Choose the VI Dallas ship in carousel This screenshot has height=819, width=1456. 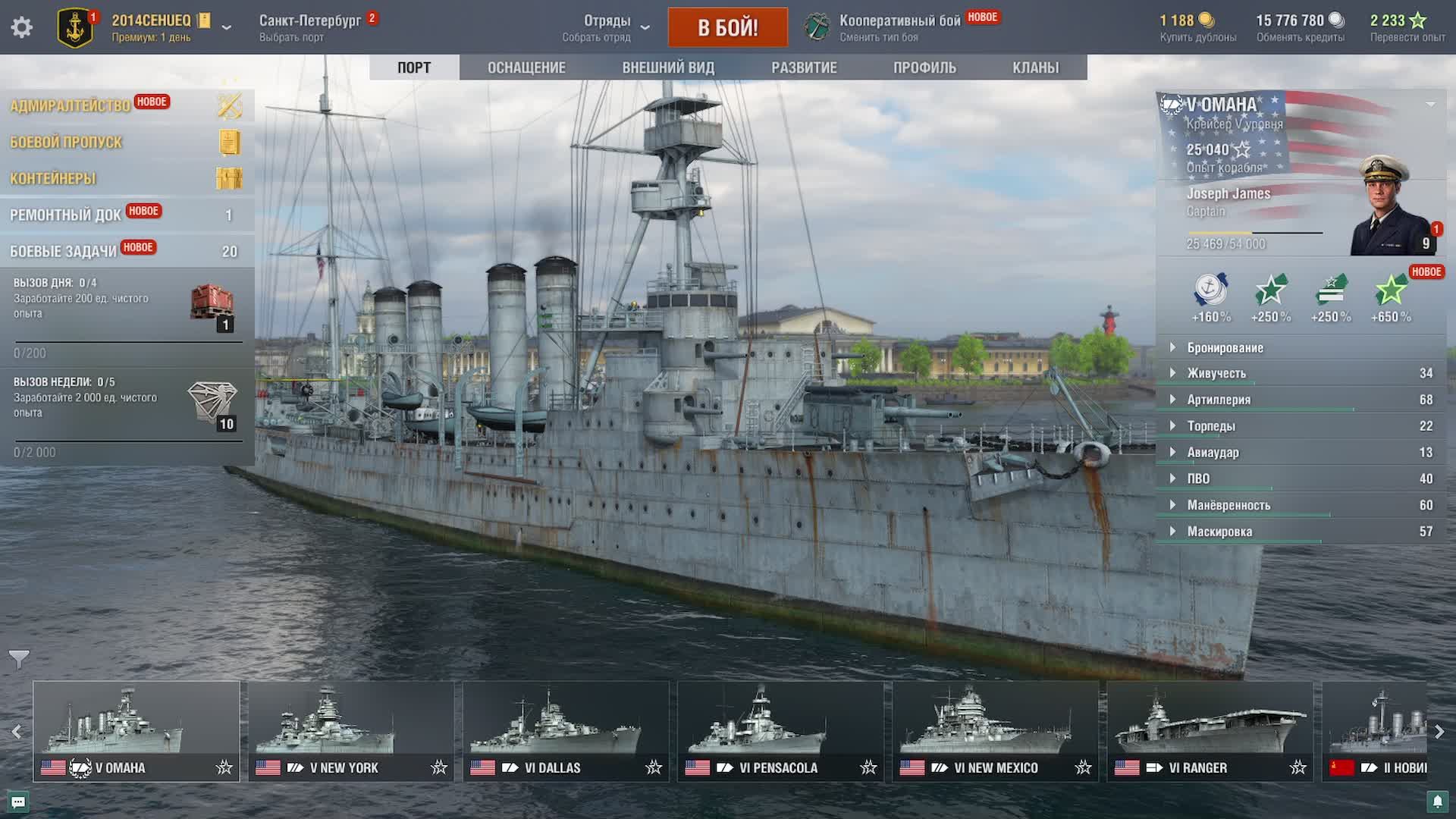pyautogui.click(x=566, y=730)
